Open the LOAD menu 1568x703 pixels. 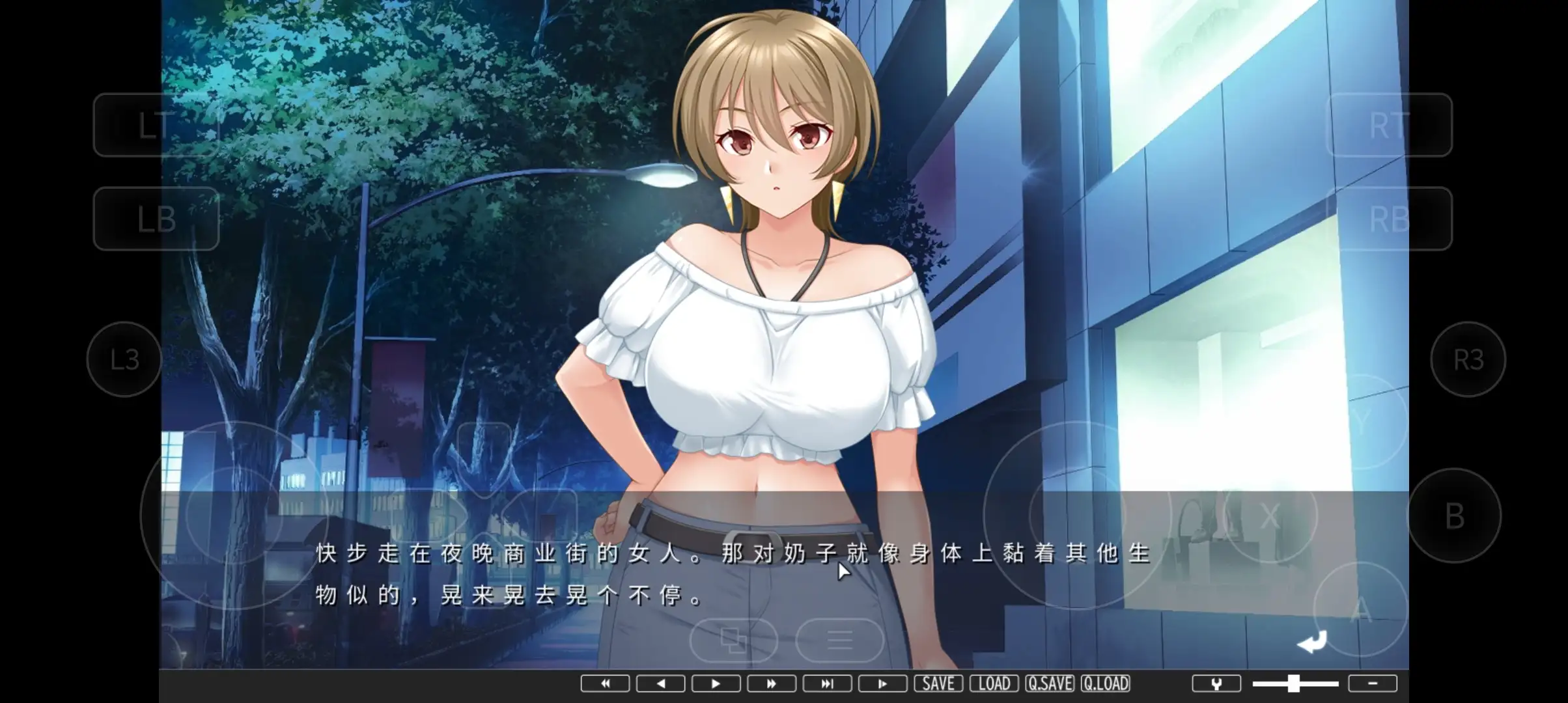pyautogui.click(x=994, y=683)
